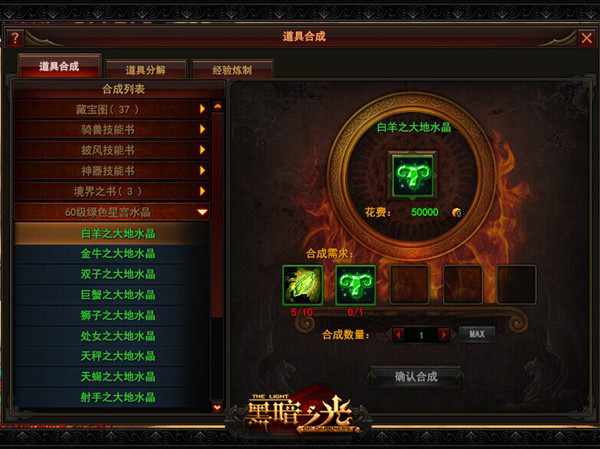This screenshot has height=449, width=600.
Task: Switch to the 经验炼制 tab
Action: [231, 70]
